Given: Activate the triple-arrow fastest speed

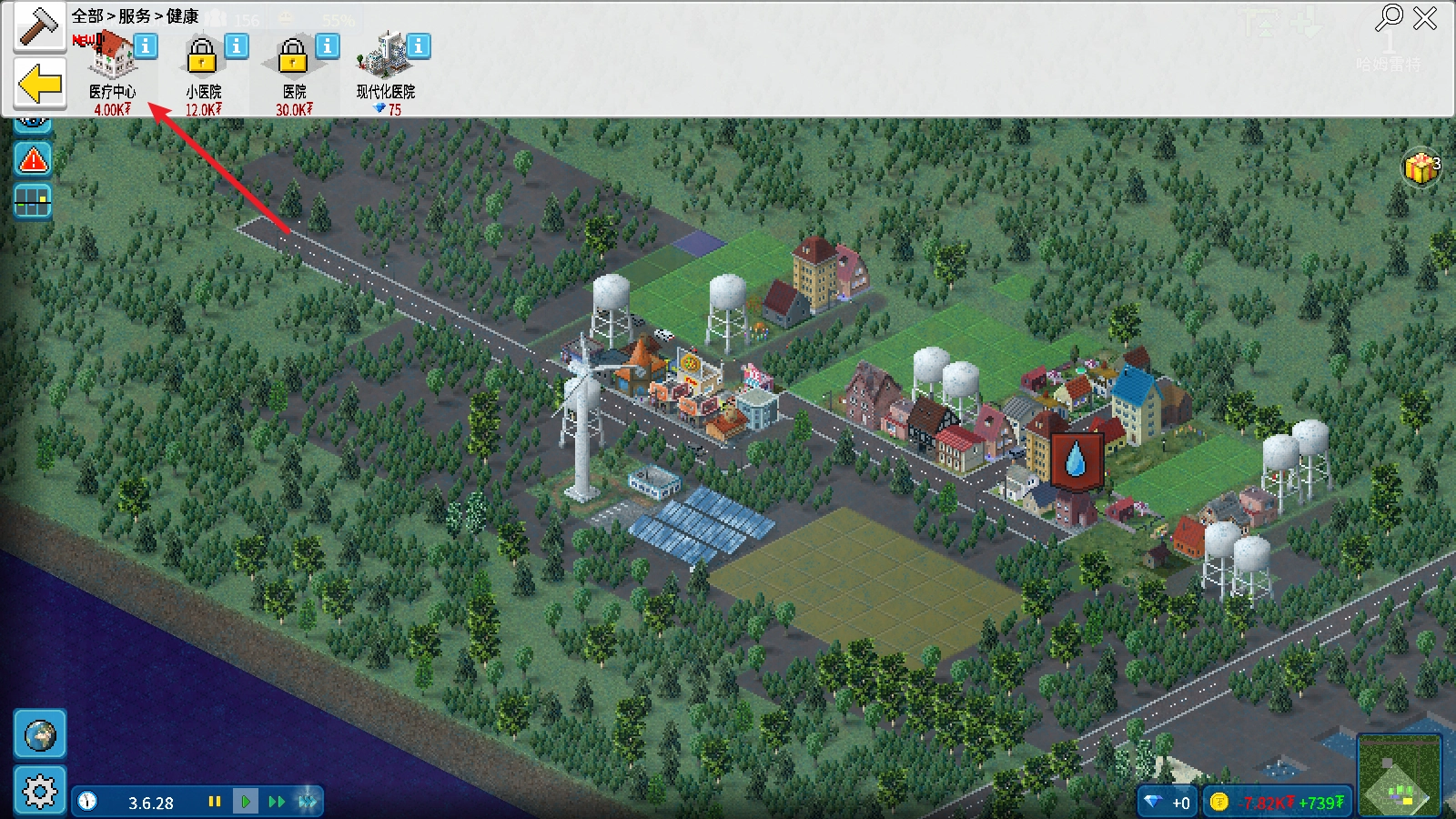Looking at the screenshot, I should [x=308, y=802].
